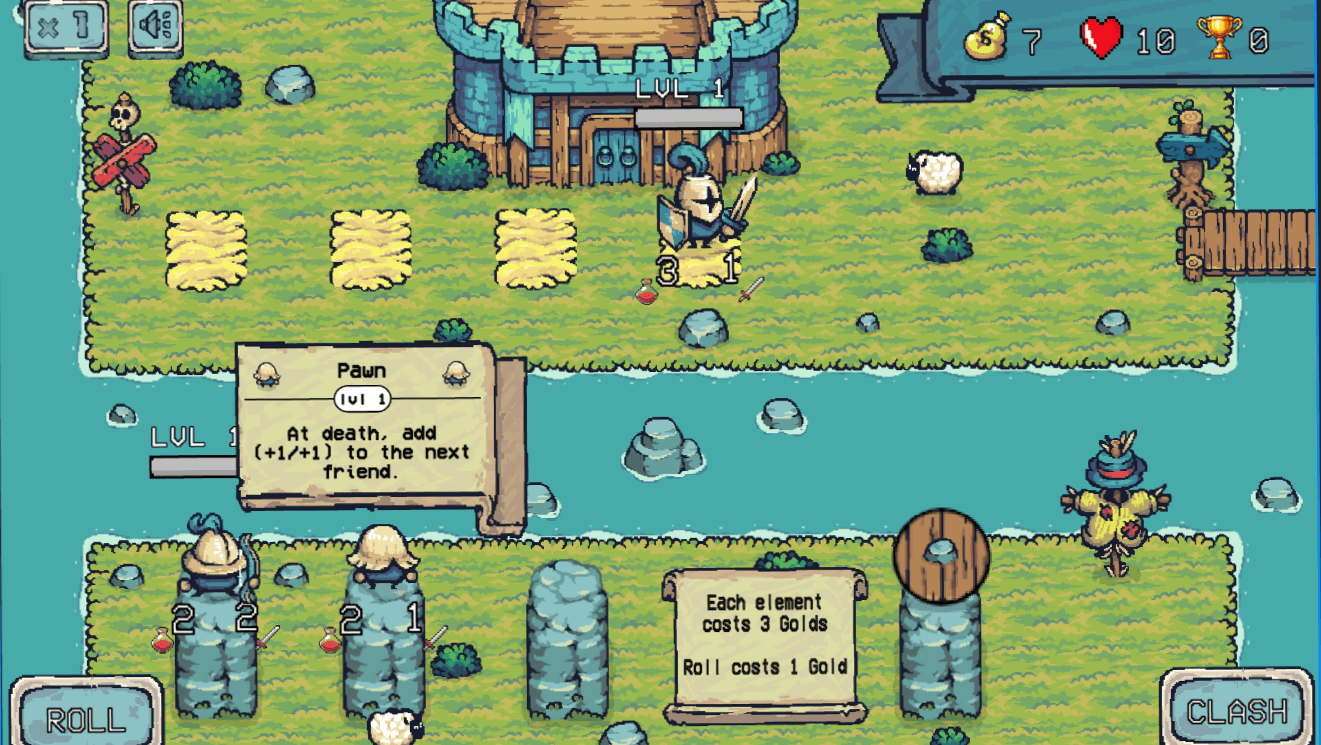Toggle the x1 game speed button
The image size is (1321, 745).
coord(66,26)
